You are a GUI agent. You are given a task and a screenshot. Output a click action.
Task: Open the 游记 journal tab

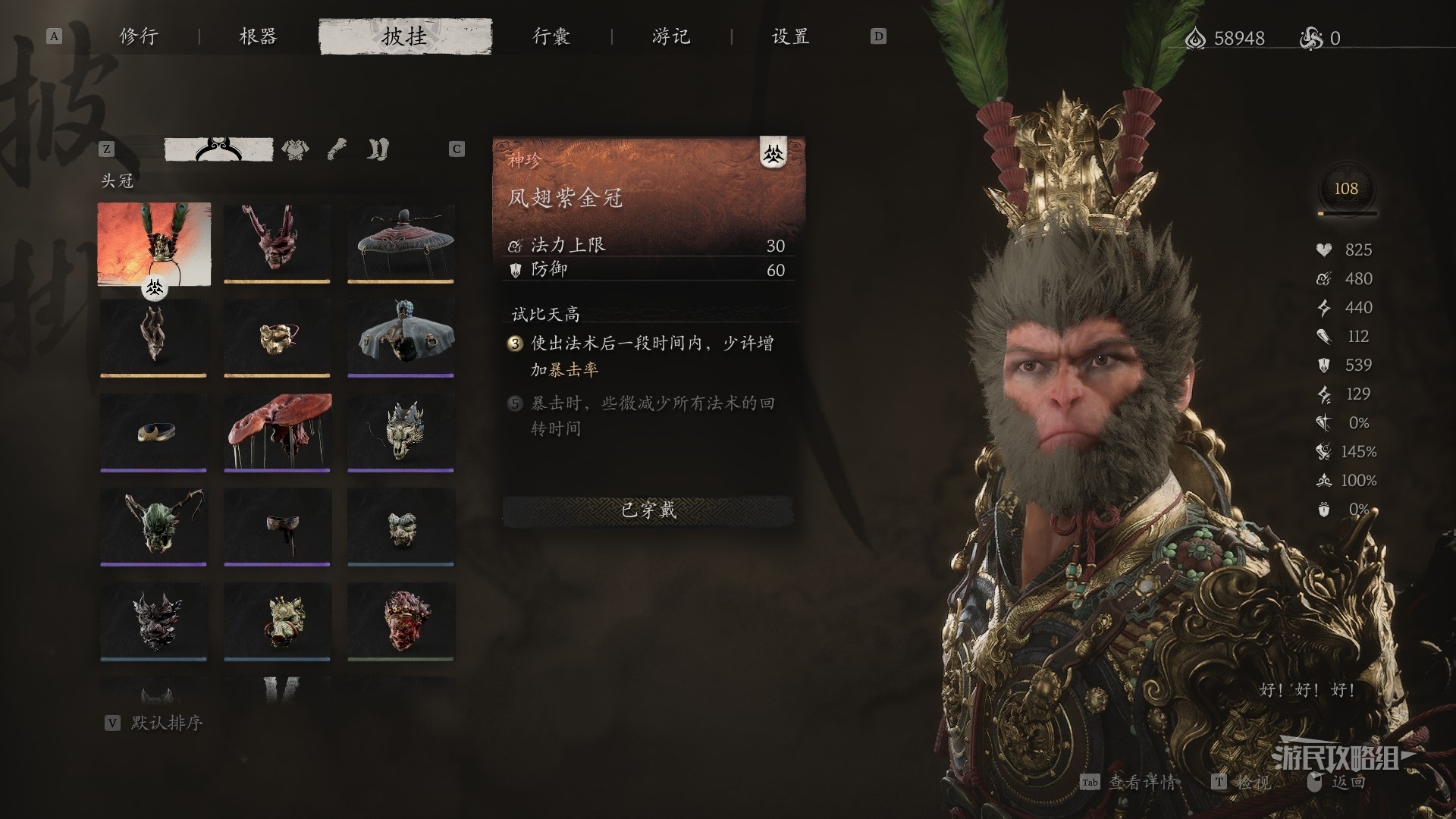(x=671, y=36)
